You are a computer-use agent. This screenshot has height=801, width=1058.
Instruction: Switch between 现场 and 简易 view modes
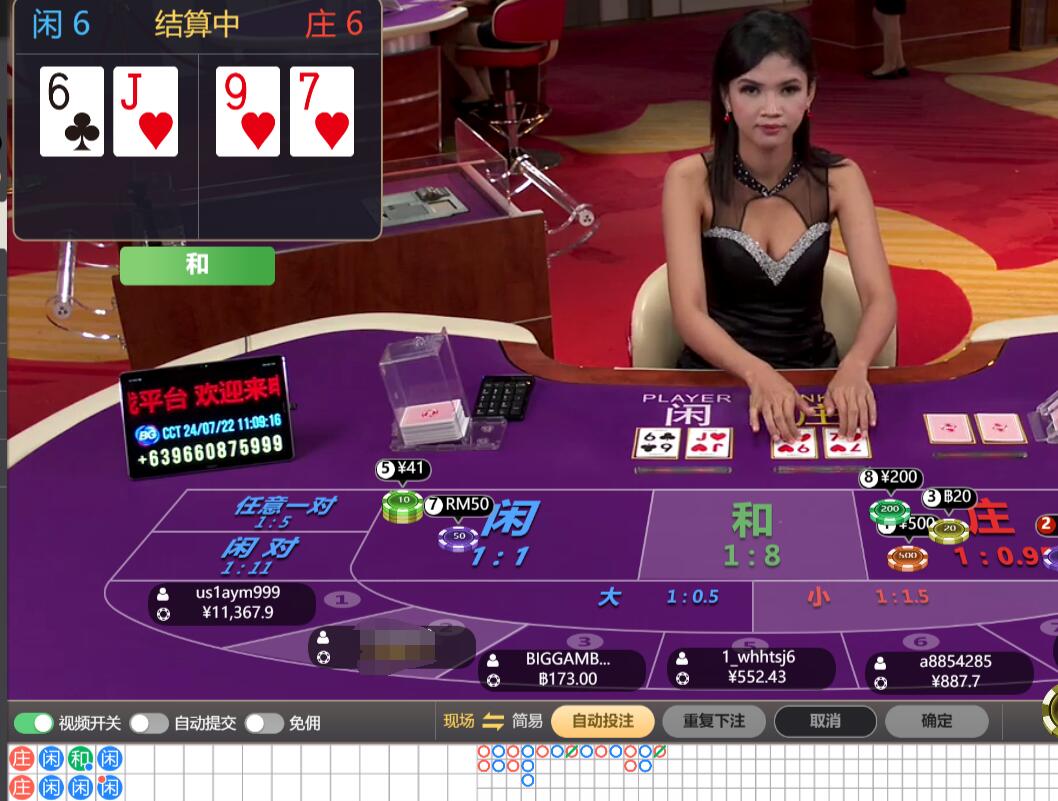(492, 721)
